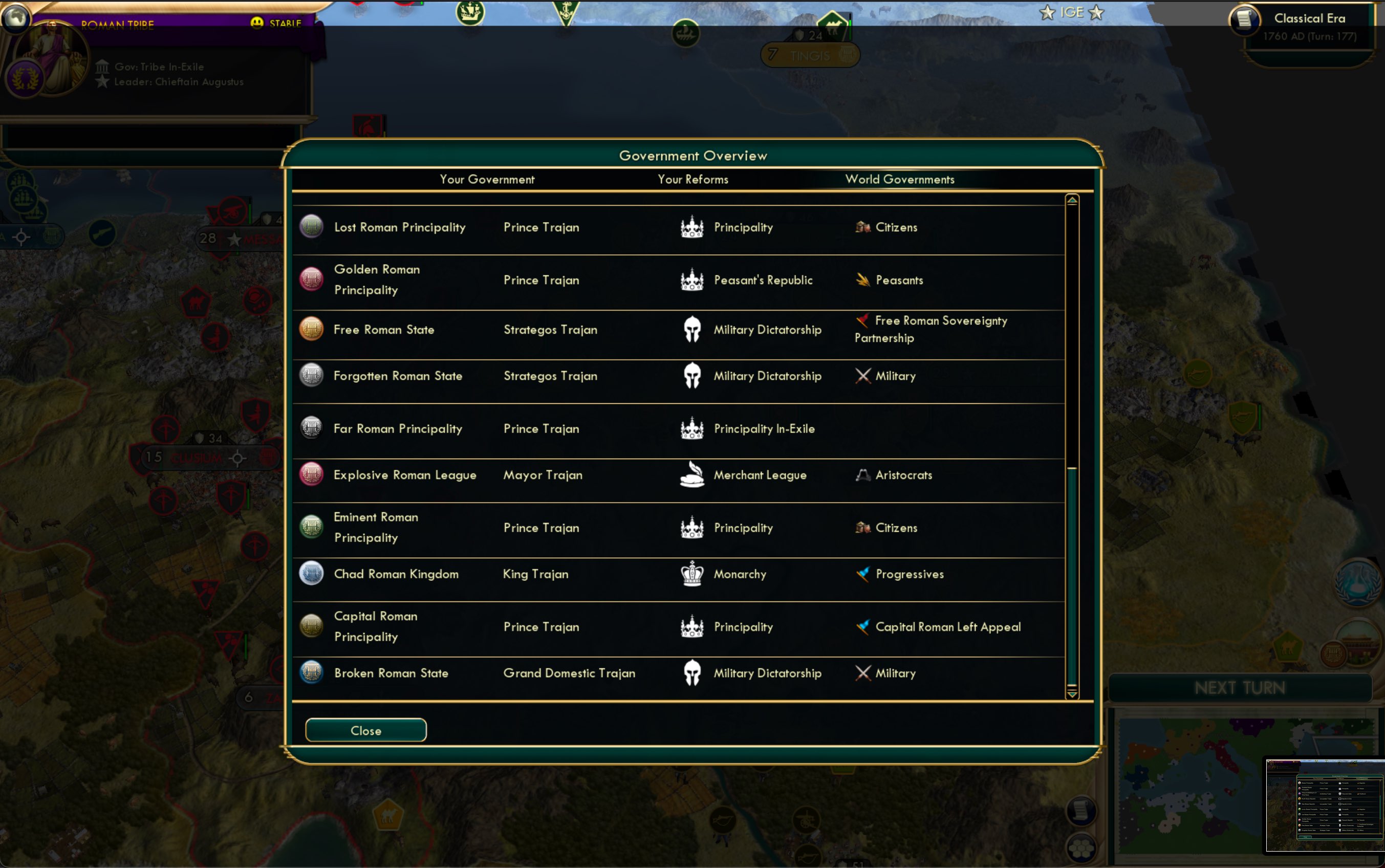This screenshot has height=868, width=1385.
Task: Close the Government Overview window
Action: click(365, 730)
